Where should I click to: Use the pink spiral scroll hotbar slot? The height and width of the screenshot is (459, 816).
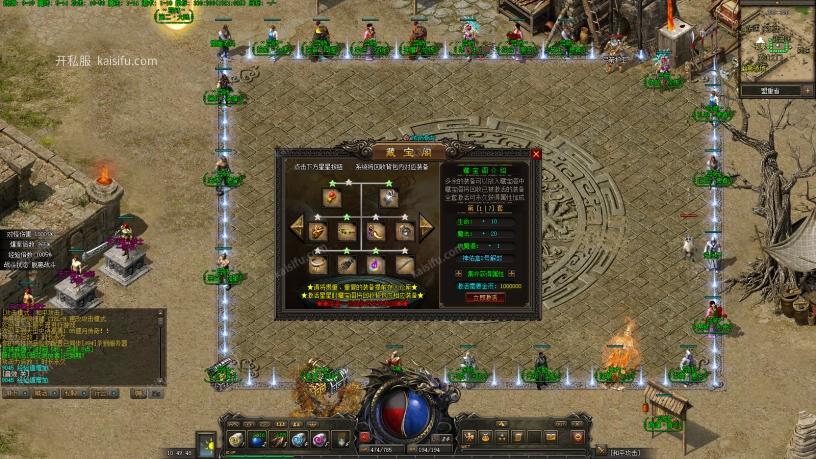(319, 440)
